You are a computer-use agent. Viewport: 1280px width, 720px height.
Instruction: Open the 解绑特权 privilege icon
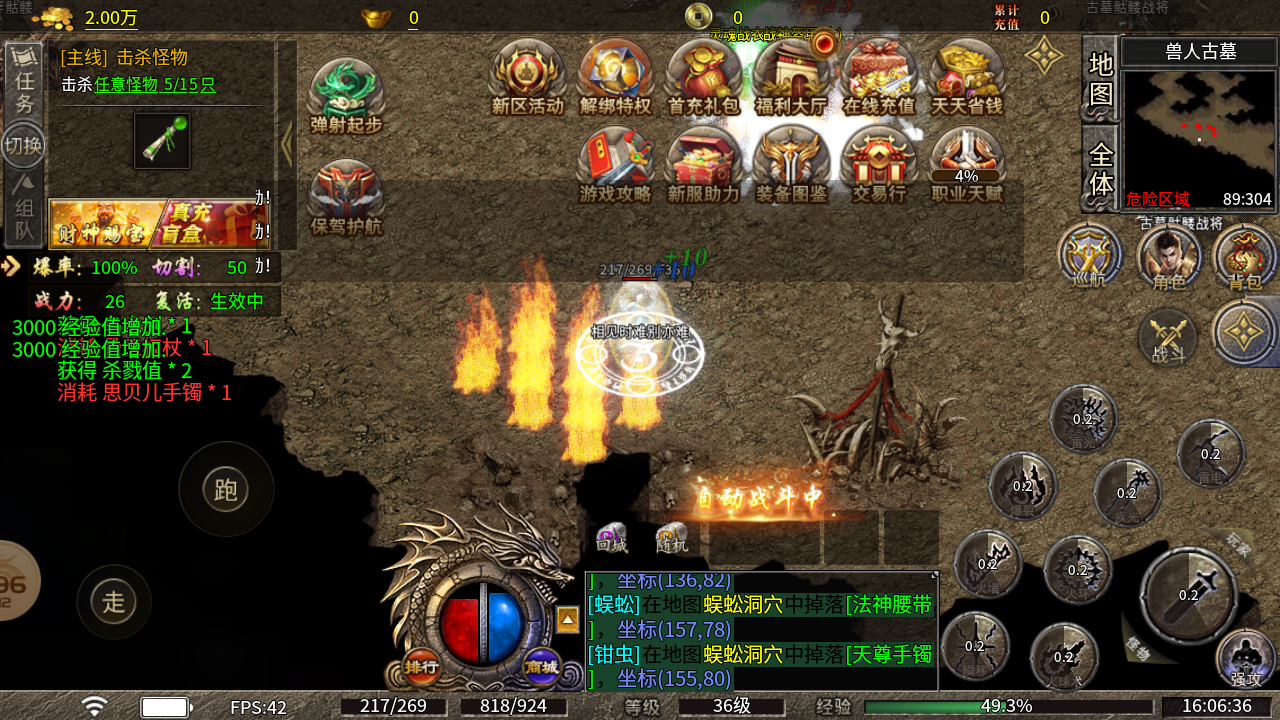click(615, 78)
